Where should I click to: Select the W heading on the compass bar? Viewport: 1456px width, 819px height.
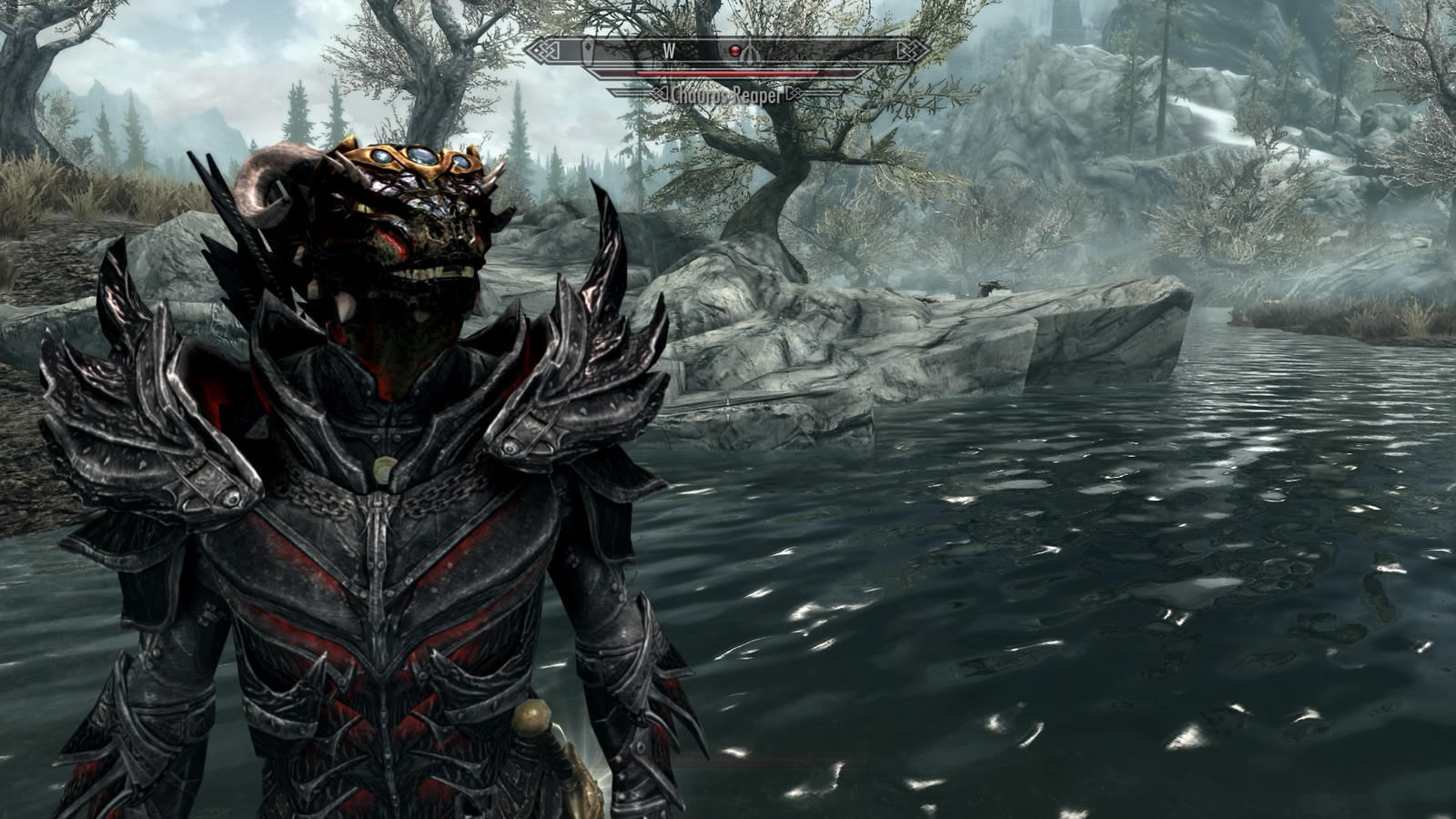(669, 51)
